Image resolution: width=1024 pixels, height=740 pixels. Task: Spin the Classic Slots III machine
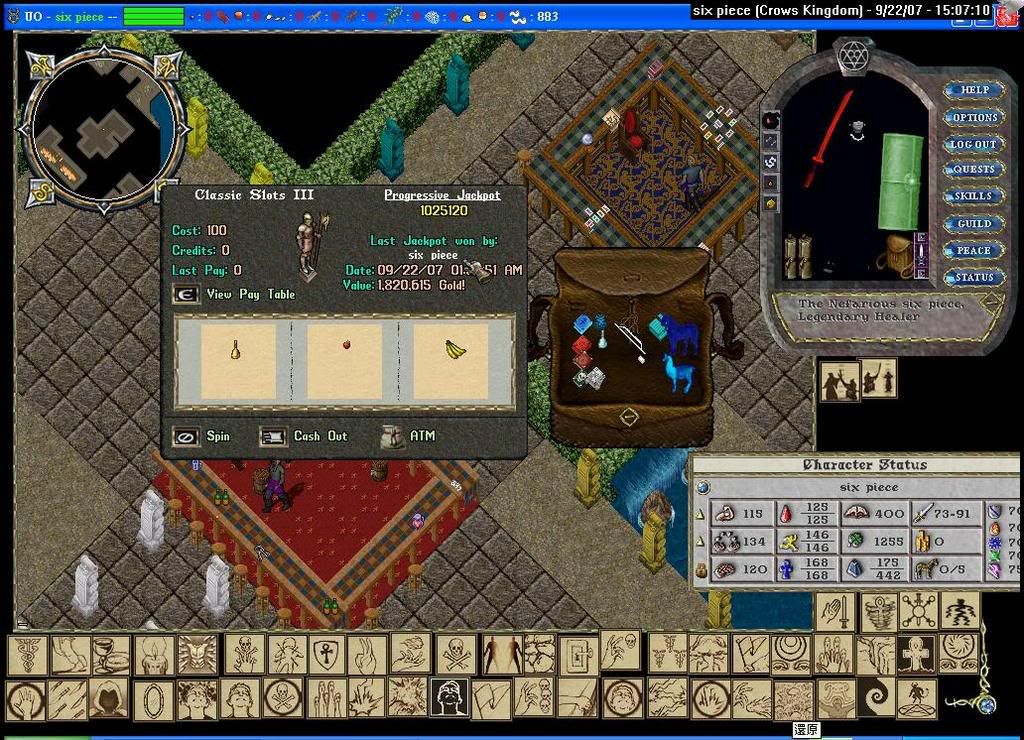[x=186, y=437]
